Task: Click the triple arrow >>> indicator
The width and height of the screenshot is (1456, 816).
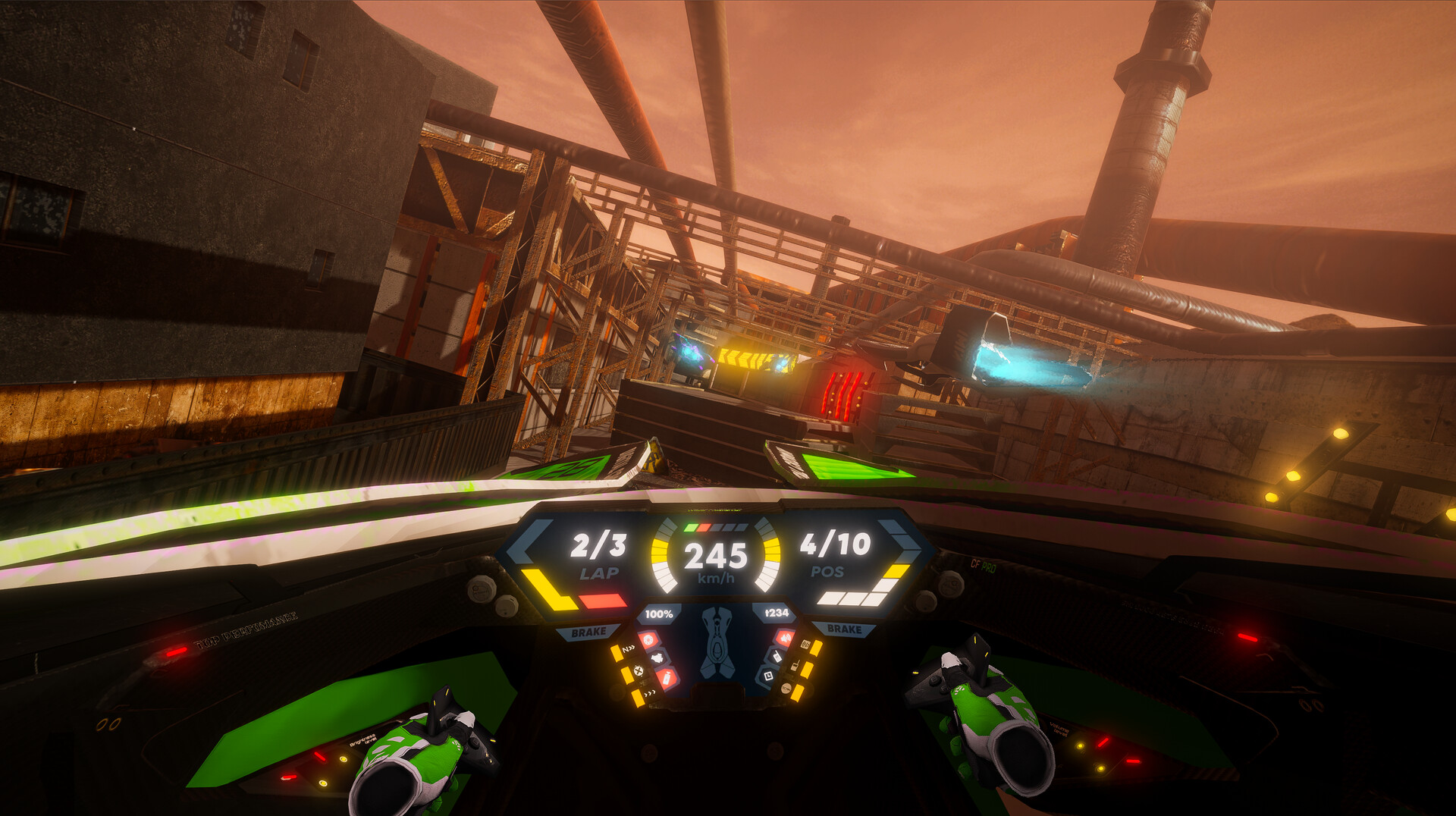Action: pos(650,692)
